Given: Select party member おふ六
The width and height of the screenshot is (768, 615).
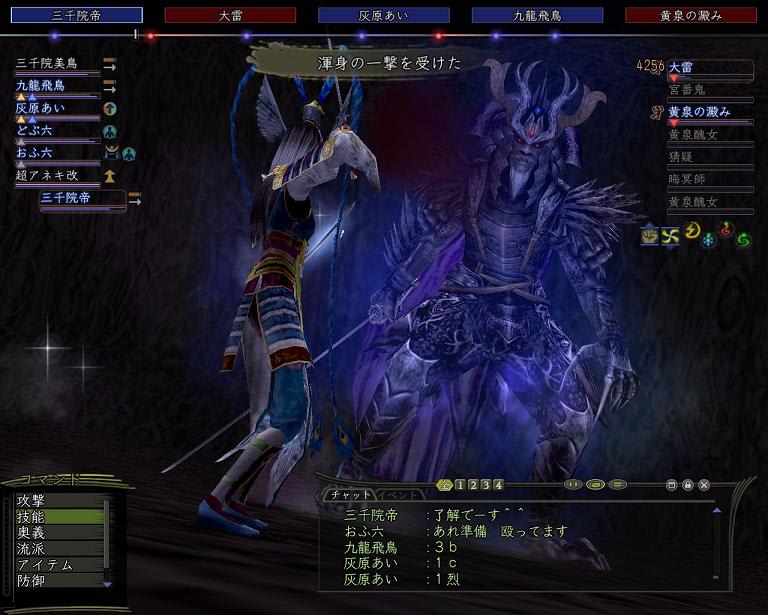Looking at the screenshot, I should point(34,152).
